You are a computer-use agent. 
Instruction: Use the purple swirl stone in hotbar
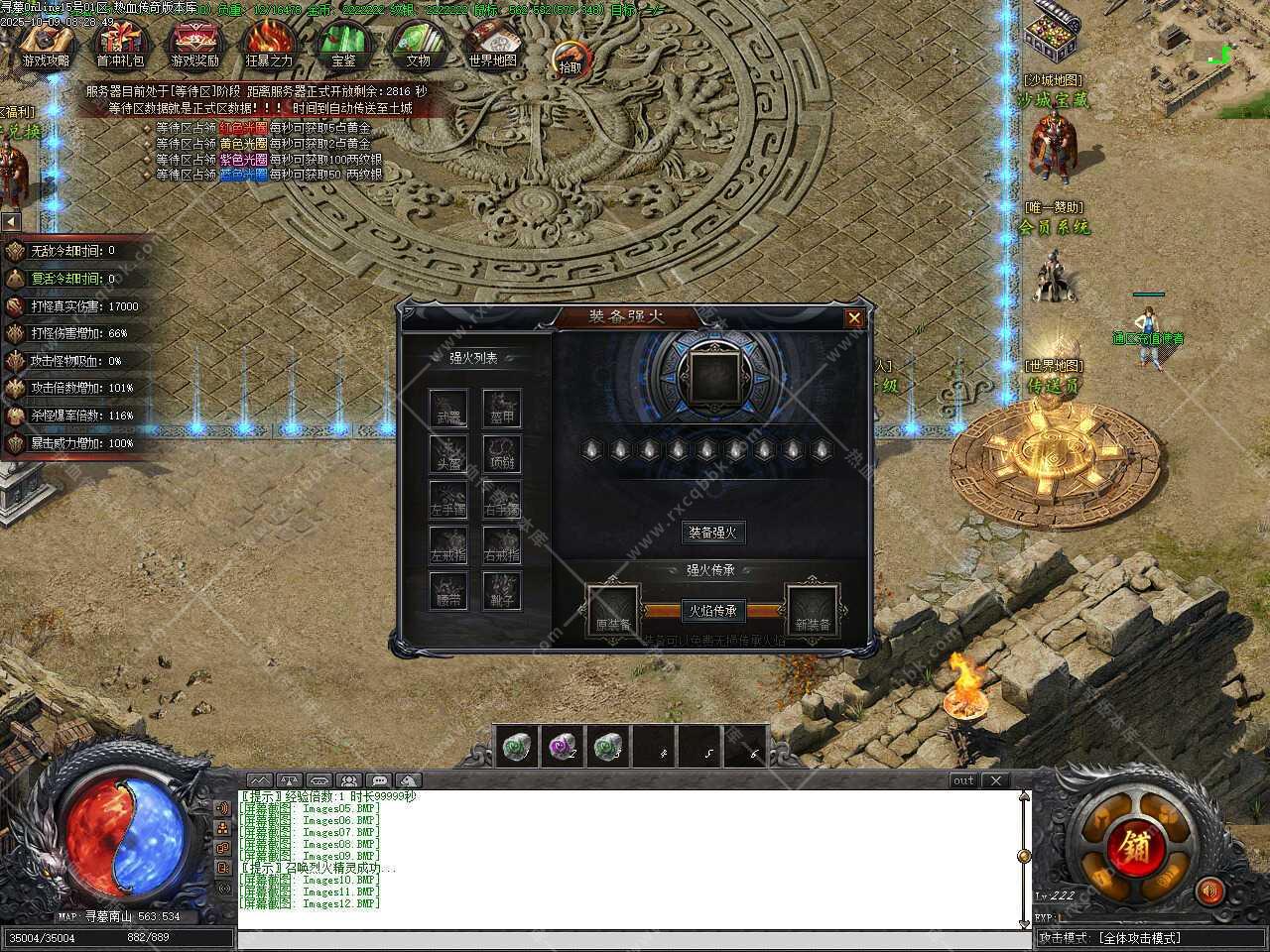562,746
